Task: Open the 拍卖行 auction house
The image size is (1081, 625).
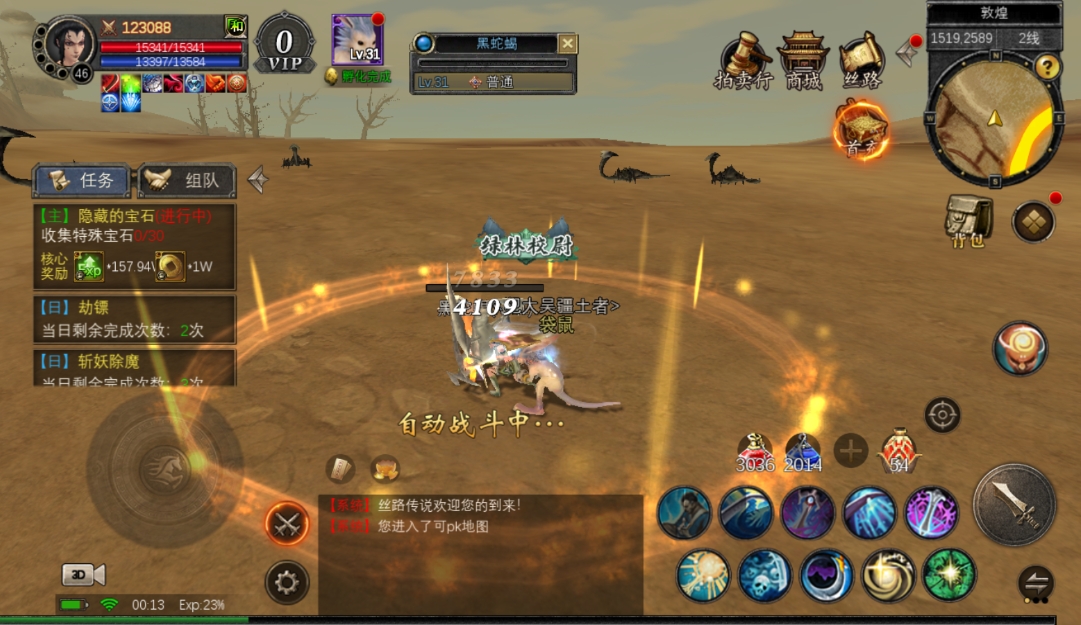Action: [743, 62]
